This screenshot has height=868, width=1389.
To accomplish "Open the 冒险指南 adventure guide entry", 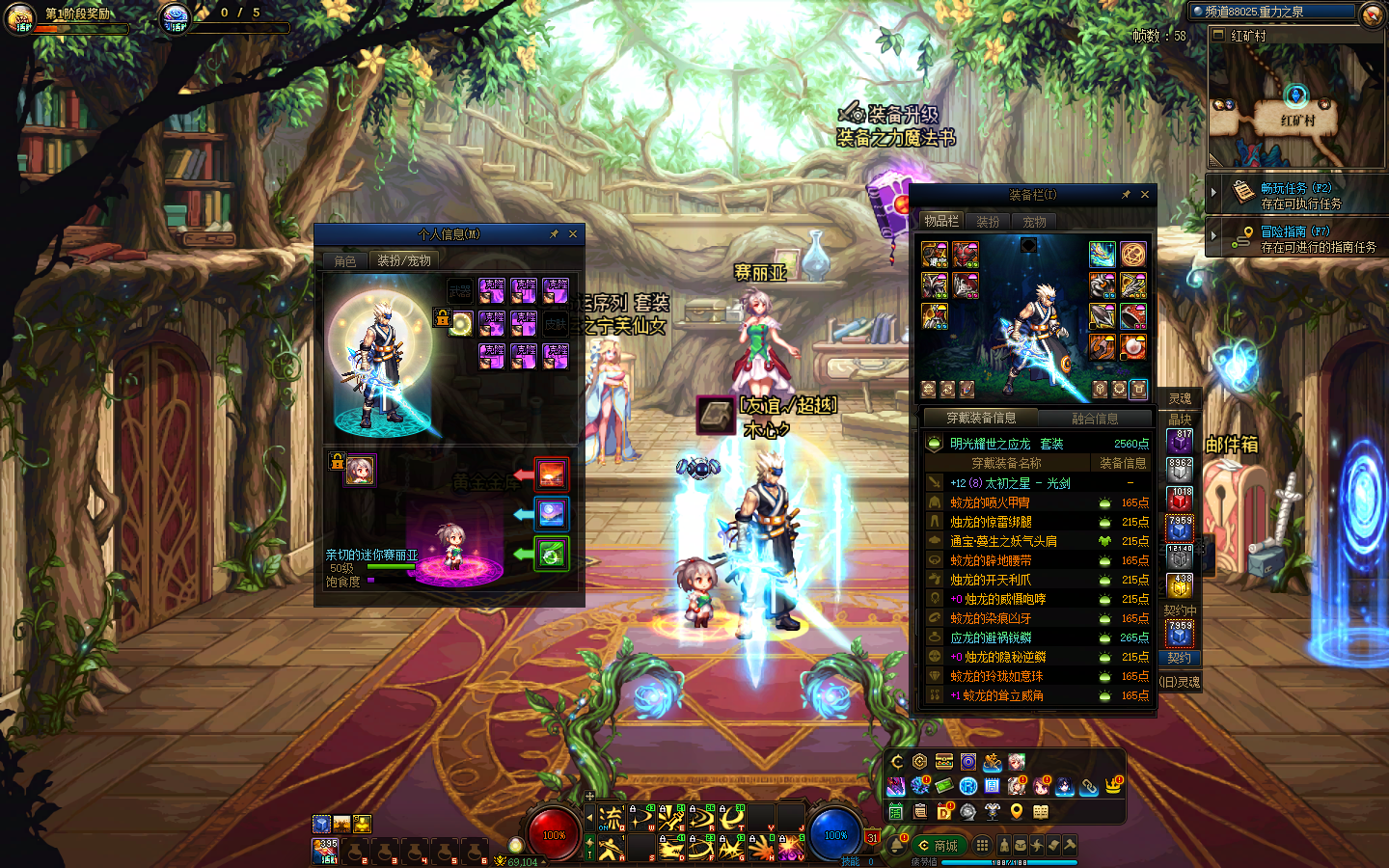I will (x=1295, y=239).
